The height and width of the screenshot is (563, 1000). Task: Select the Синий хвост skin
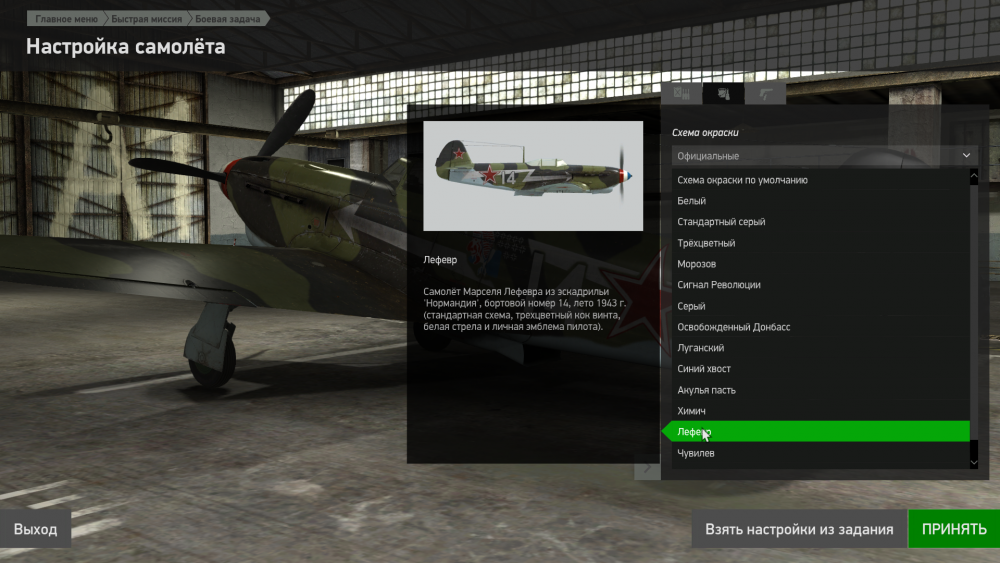click(704, 369)
